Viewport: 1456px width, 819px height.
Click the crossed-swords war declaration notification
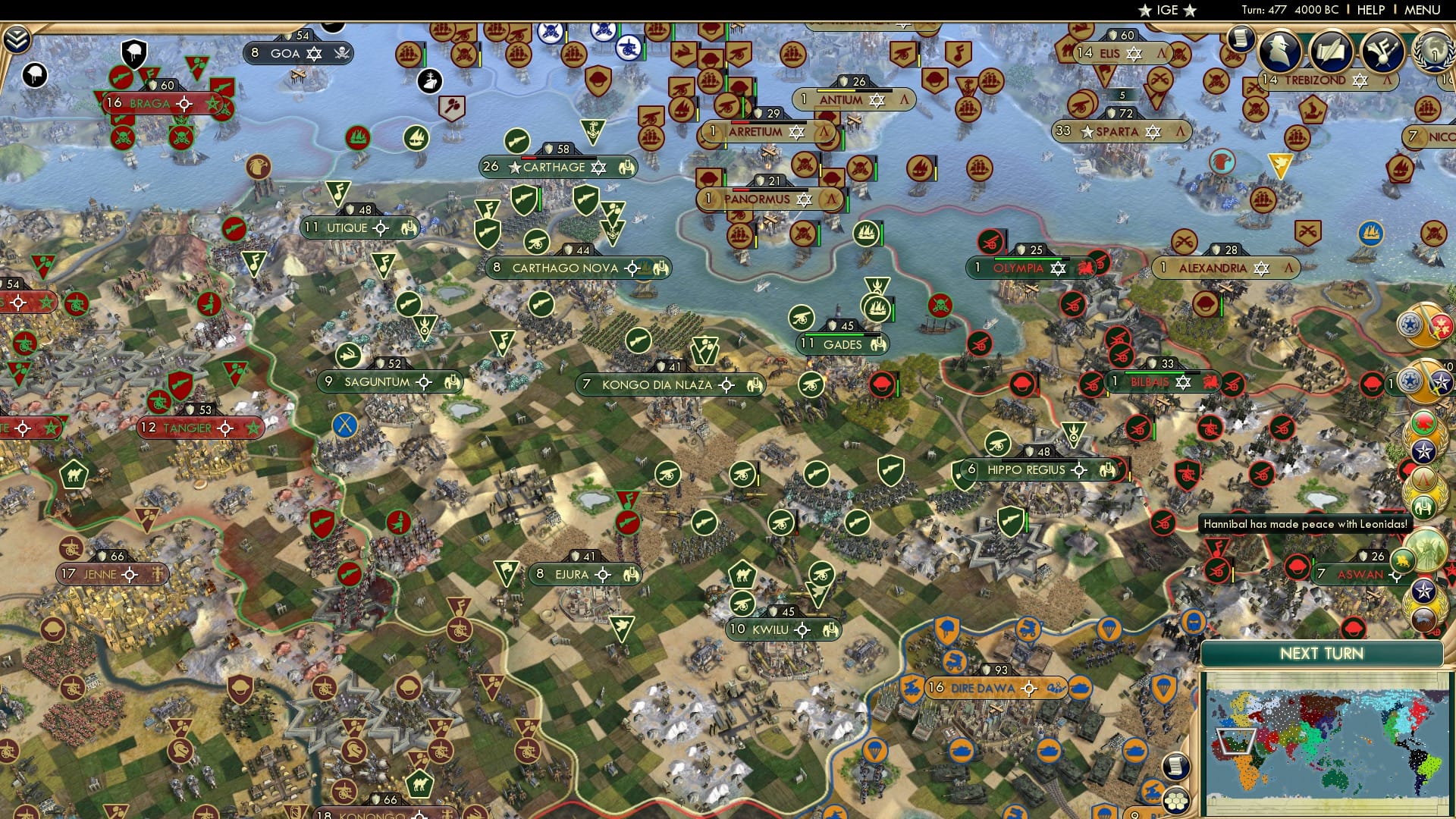1423,325
